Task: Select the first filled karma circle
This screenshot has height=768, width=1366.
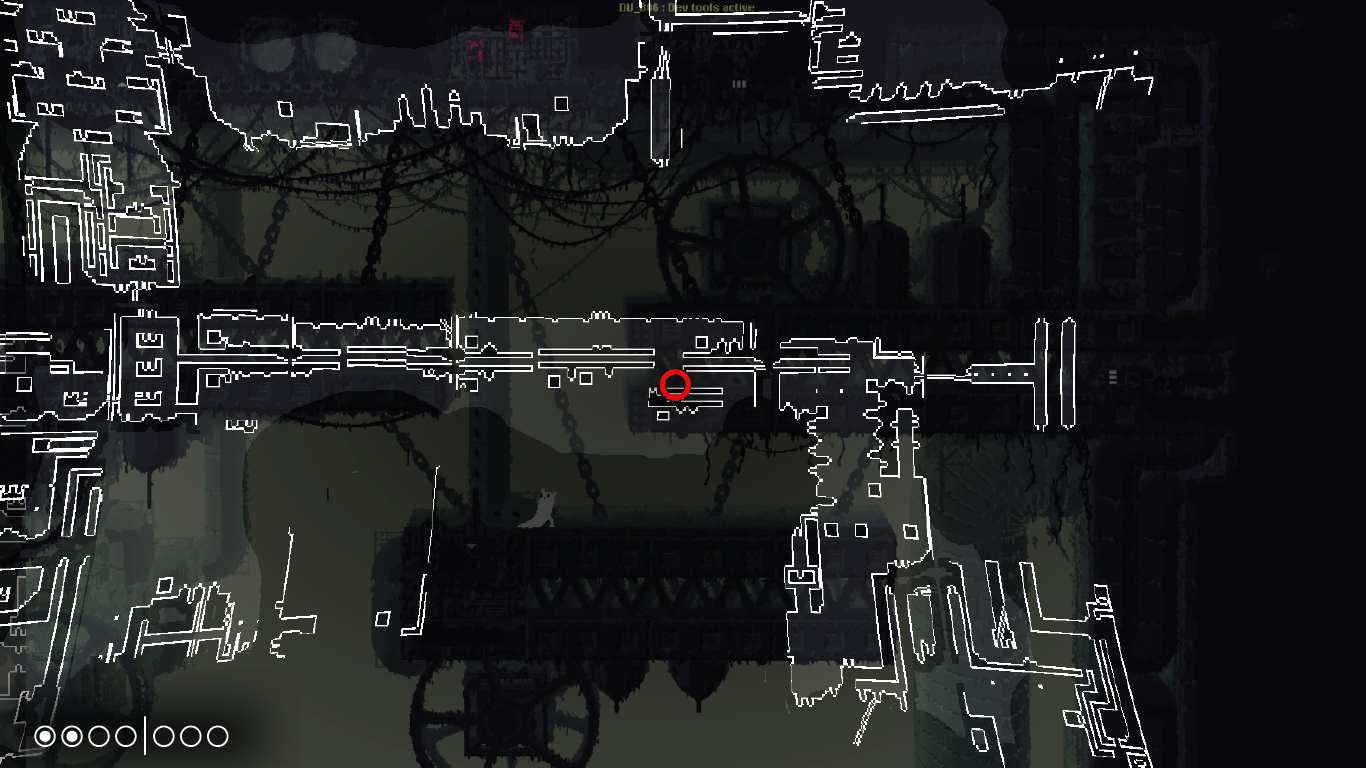Action: pos(45,735)
